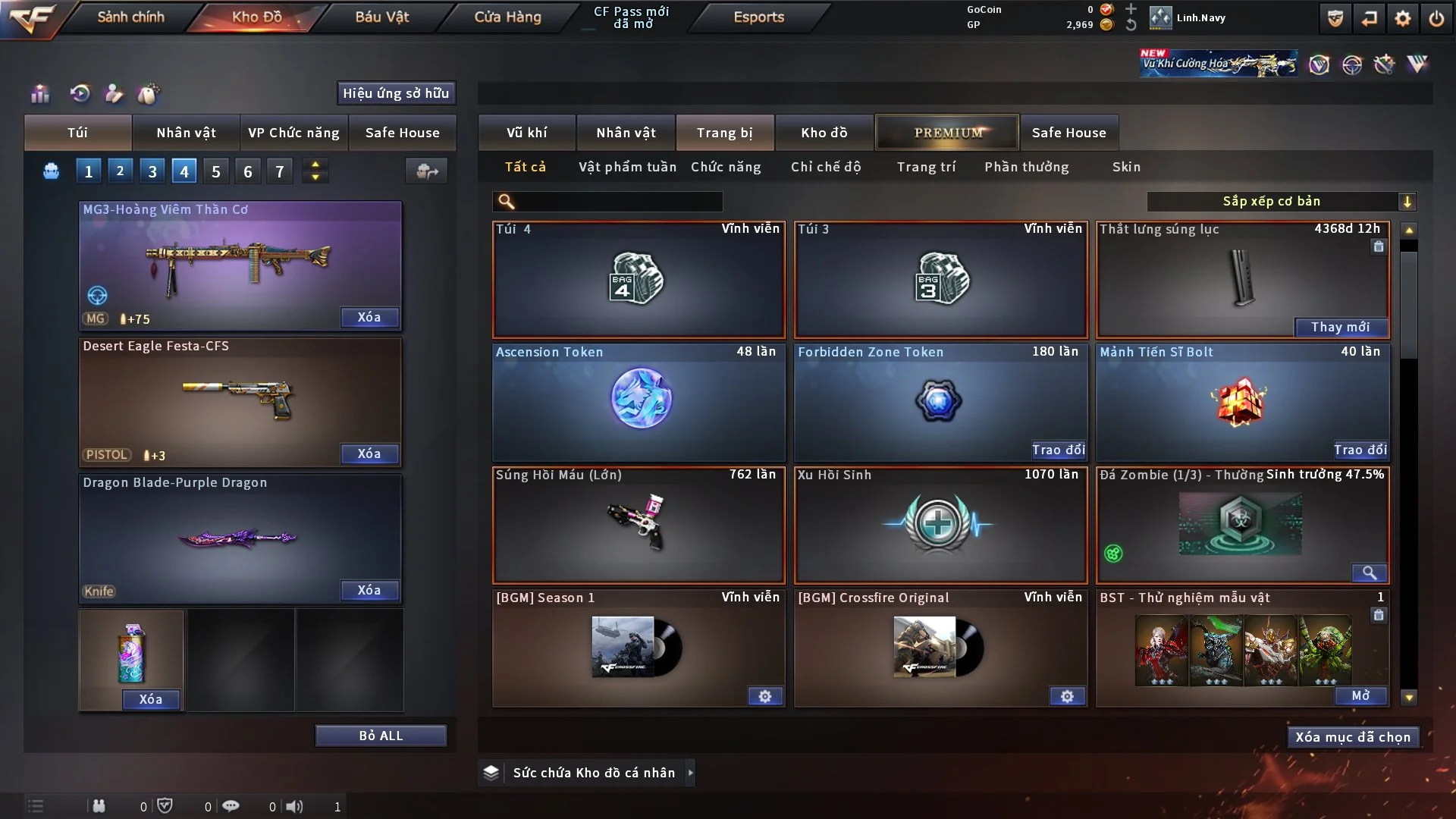The image size is (1456, 819).
Task: Open the Báu Vật menu
Action: pos(381,17)
